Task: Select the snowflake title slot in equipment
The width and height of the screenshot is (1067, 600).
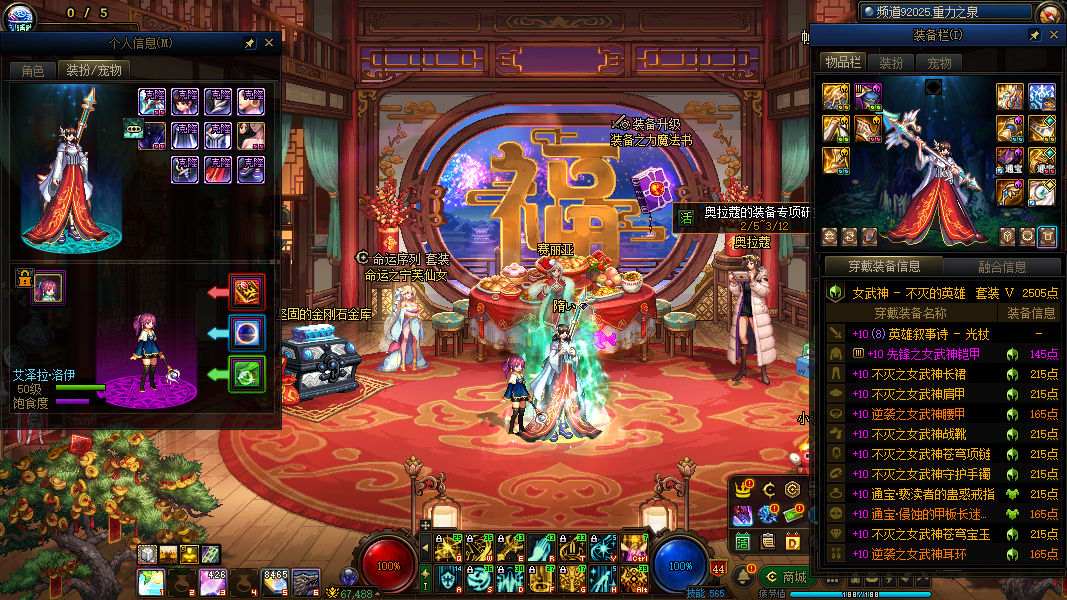Action: click(x=1042, y=96)
